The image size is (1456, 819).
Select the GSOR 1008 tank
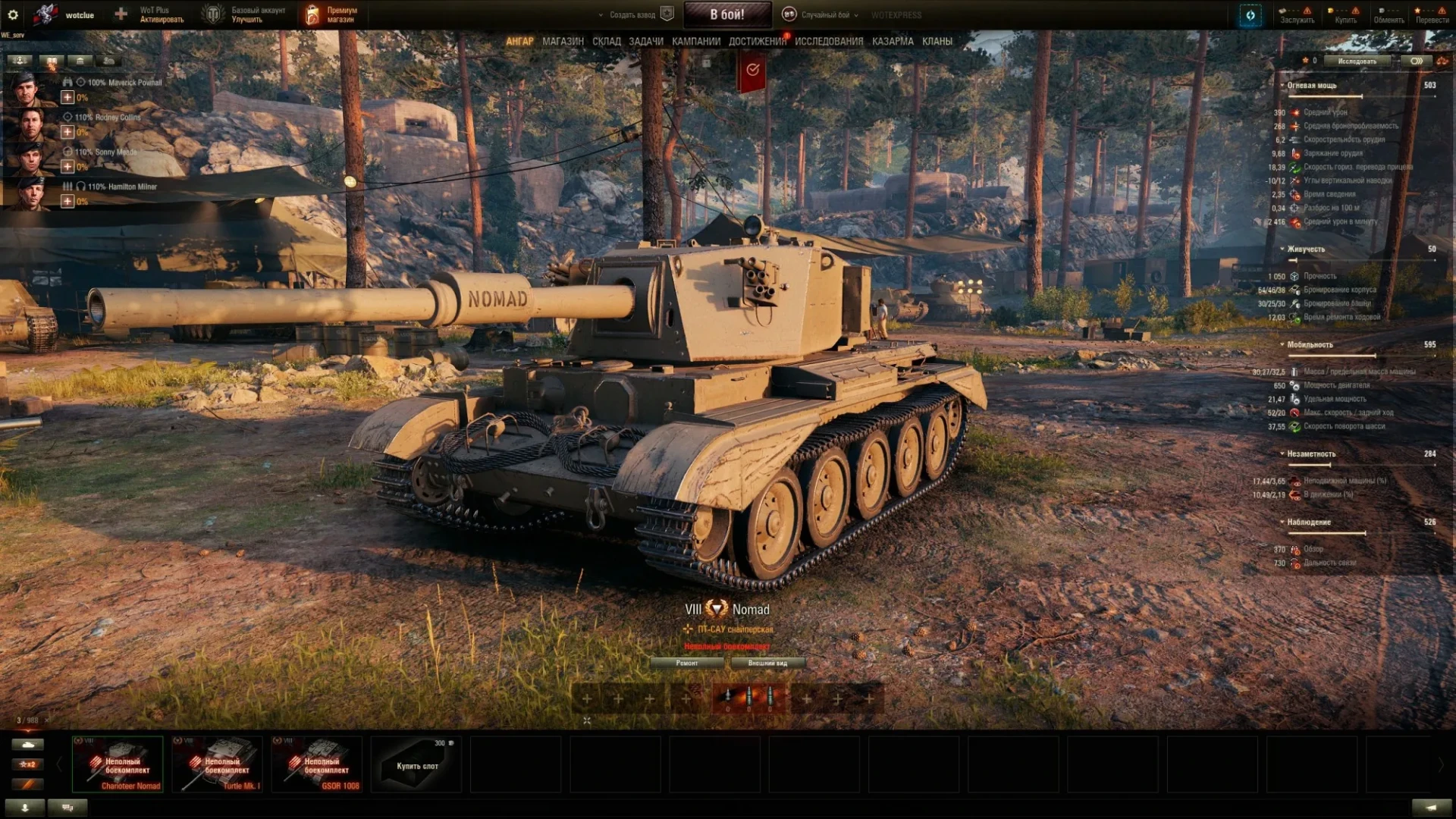click(x=317, y=764)
